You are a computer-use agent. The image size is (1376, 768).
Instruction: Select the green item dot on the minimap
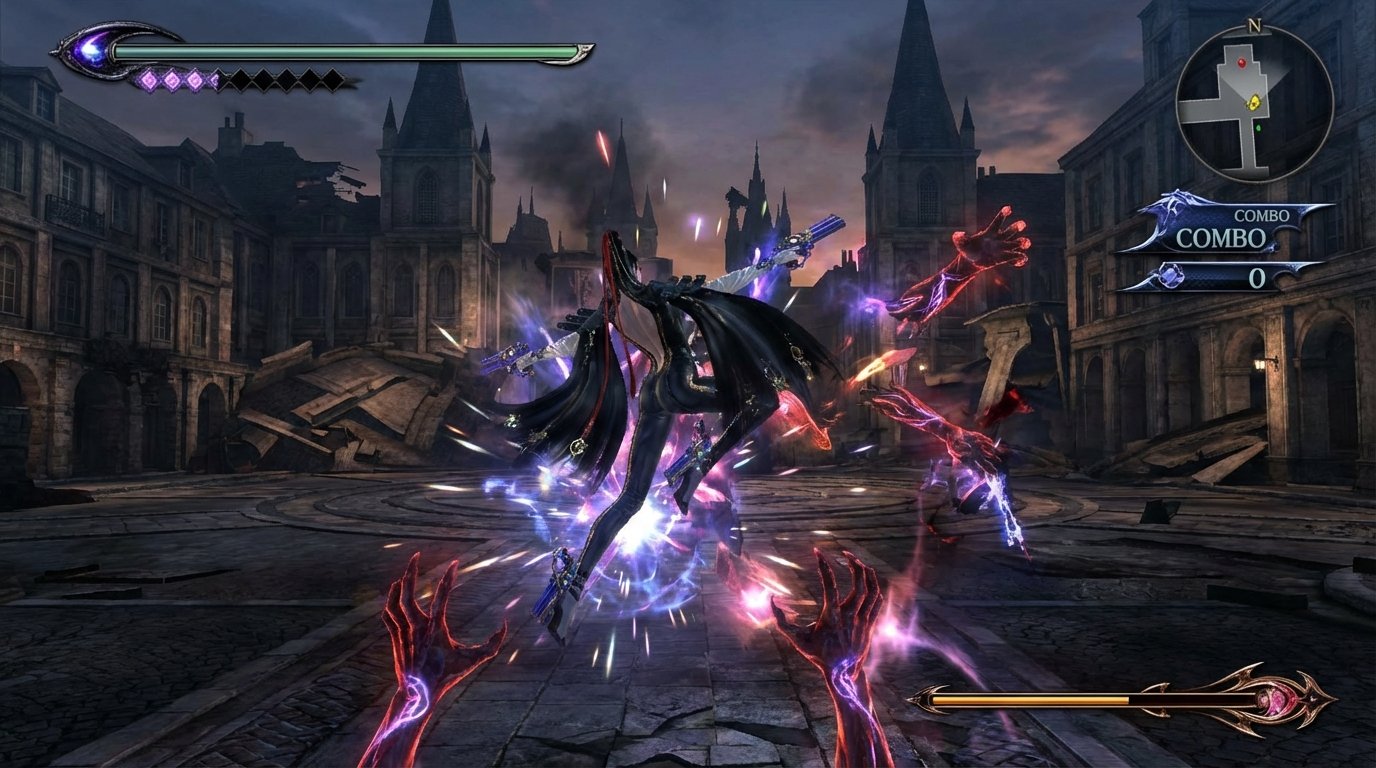pyautogui.click(x=1258, y=127)
